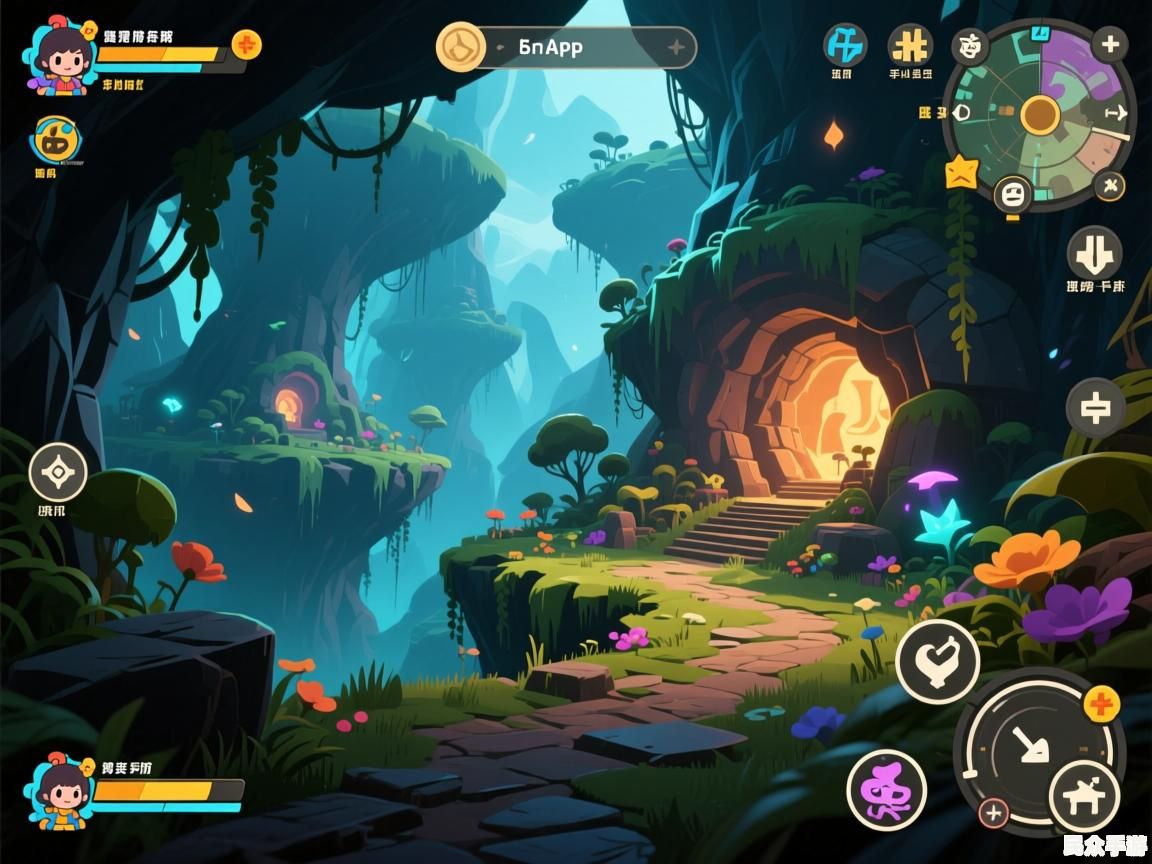Open the yellow round icon below the avatar
Image resolution: width=1152 pixels, height=864 pixels.
48,141
